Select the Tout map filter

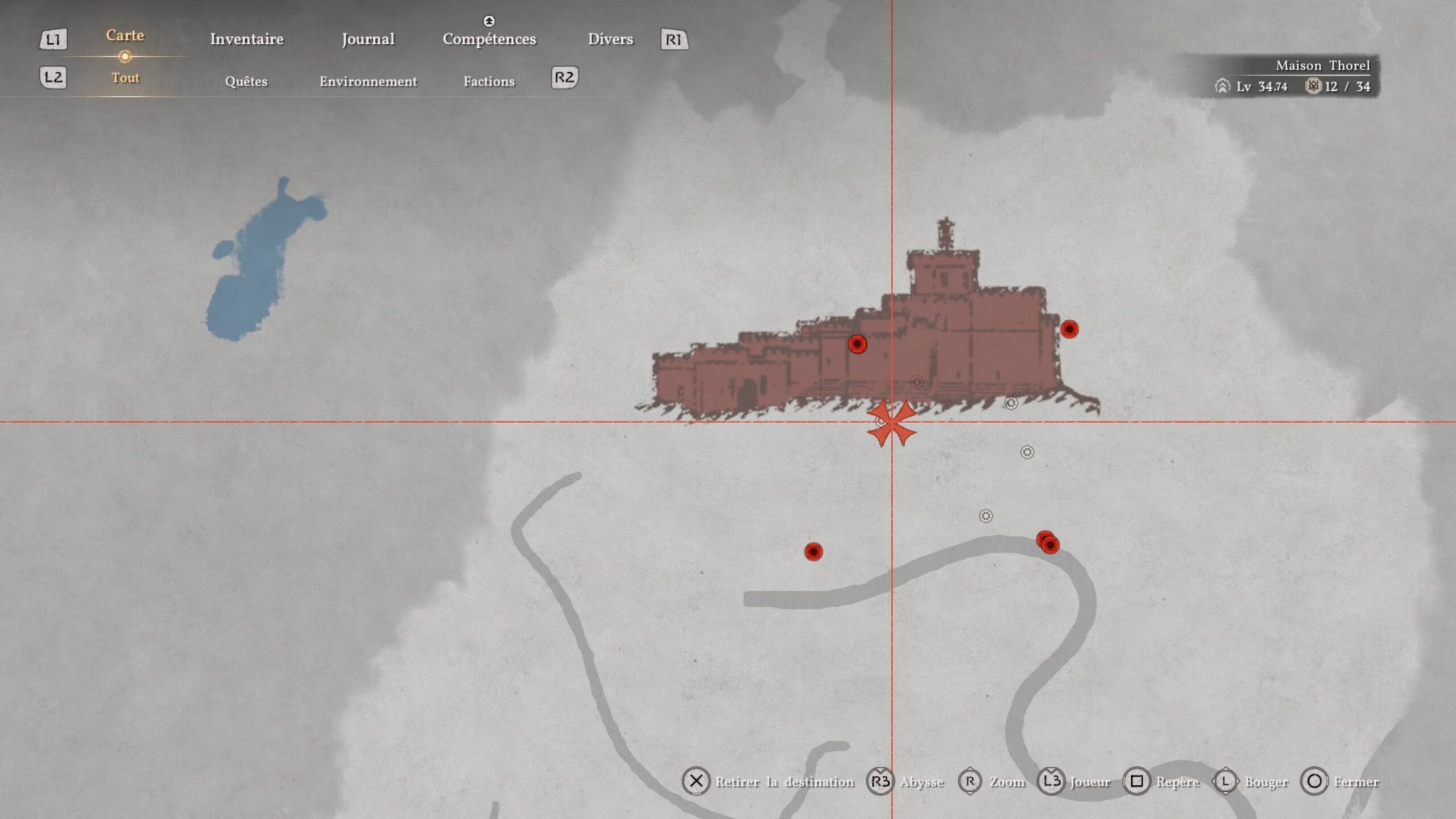coord(125,78)
